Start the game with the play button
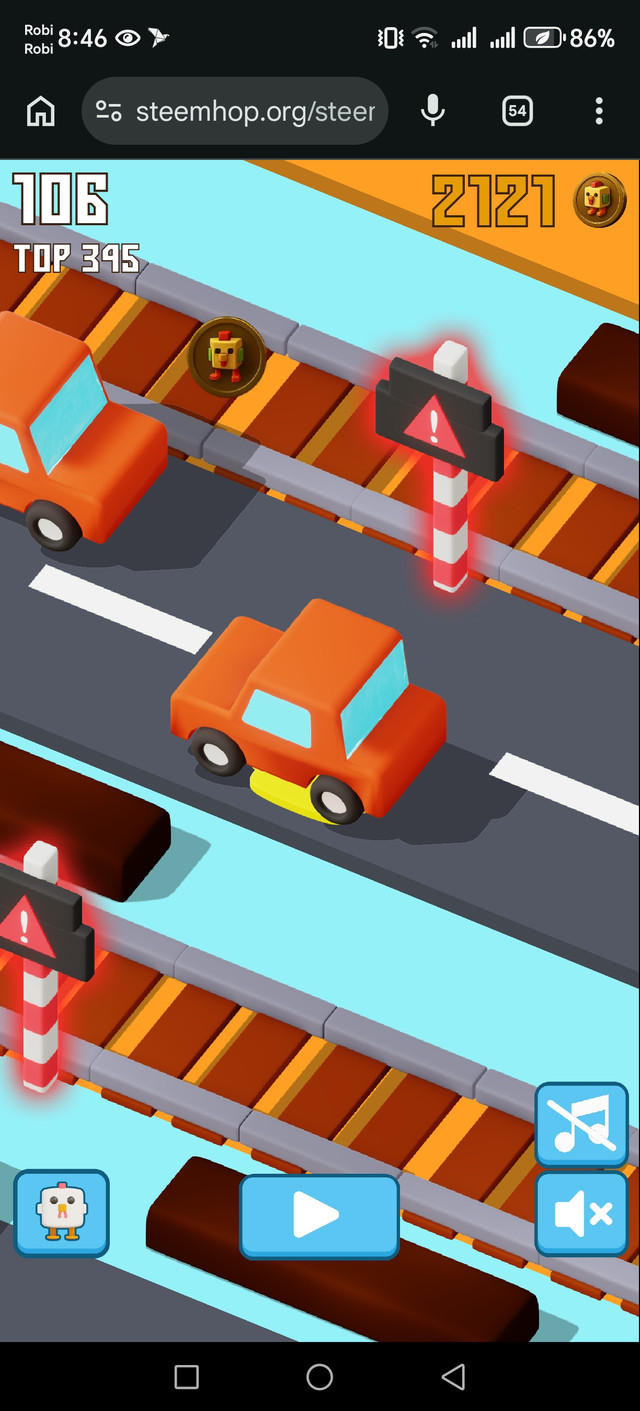This screenshot has height=1411, width=640. [319, 1215]
